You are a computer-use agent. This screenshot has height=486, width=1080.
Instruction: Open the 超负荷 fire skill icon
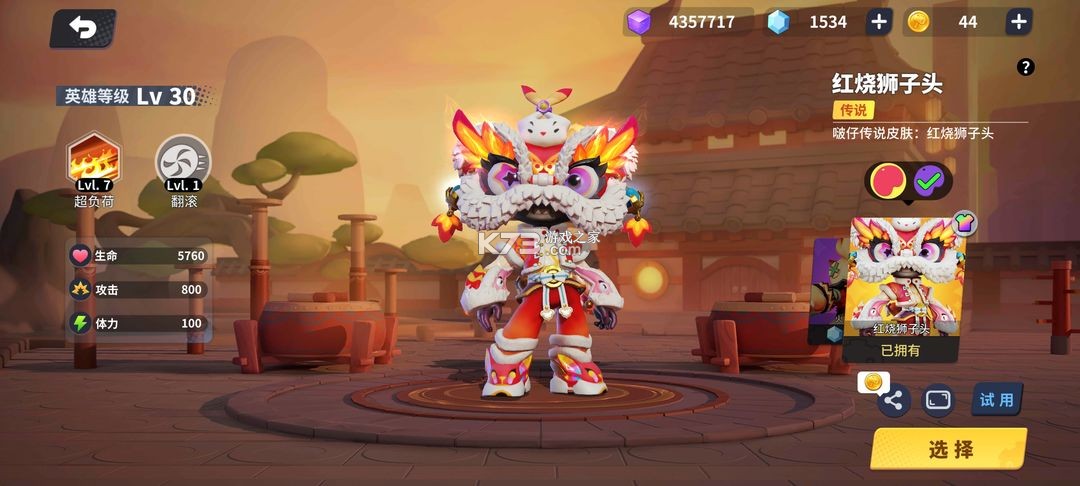tap(93, 160)
